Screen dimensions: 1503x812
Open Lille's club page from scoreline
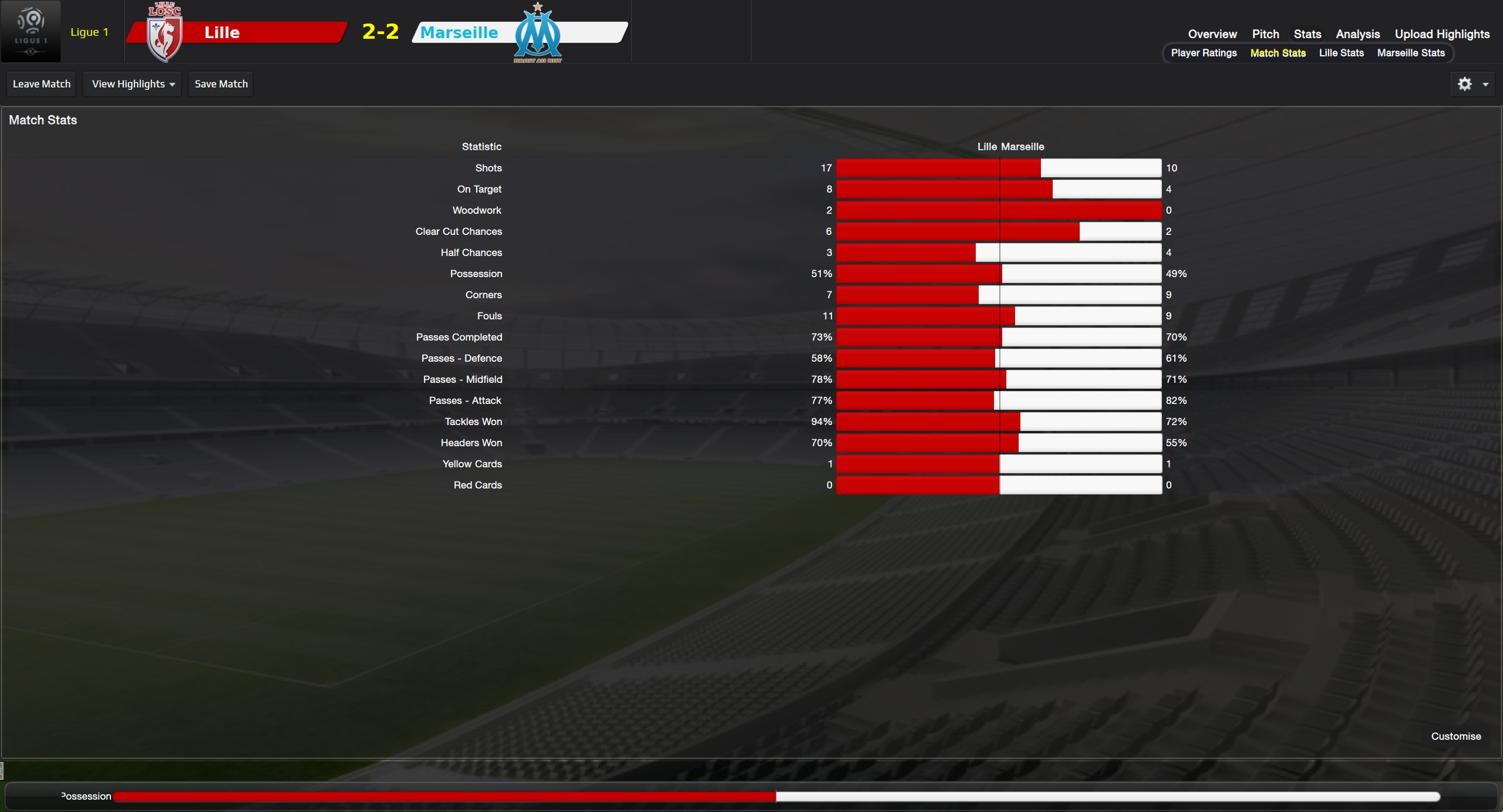[222, 32]
